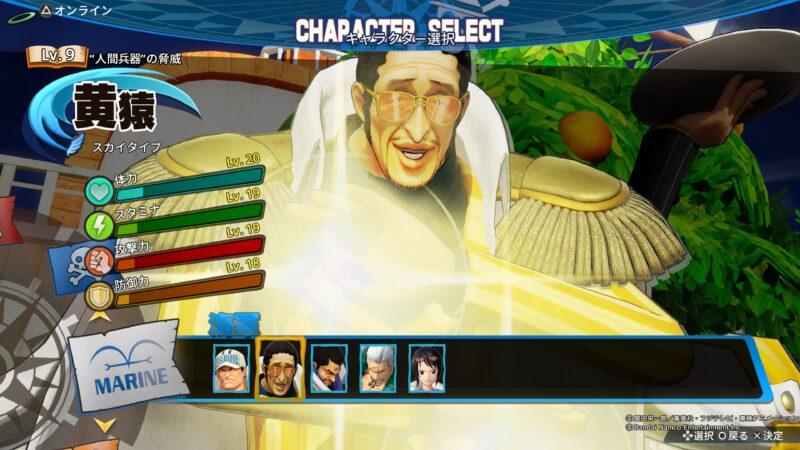Select the white-haired Smoker portrait
Image resolution: width=800 pixels, height=450 pixels.
(x=378, y=368)
